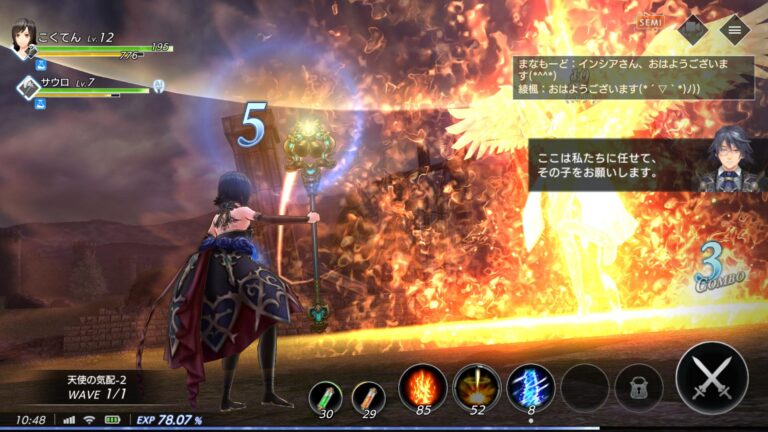Open the chat message box
This screenshot has width=768, height=432.
(633, 77)
